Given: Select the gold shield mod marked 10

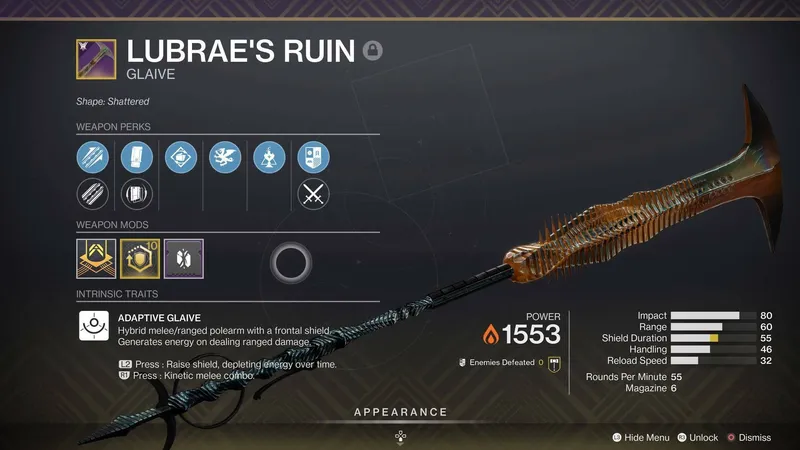Looking at the screenshot, I should tap(137, 258).
